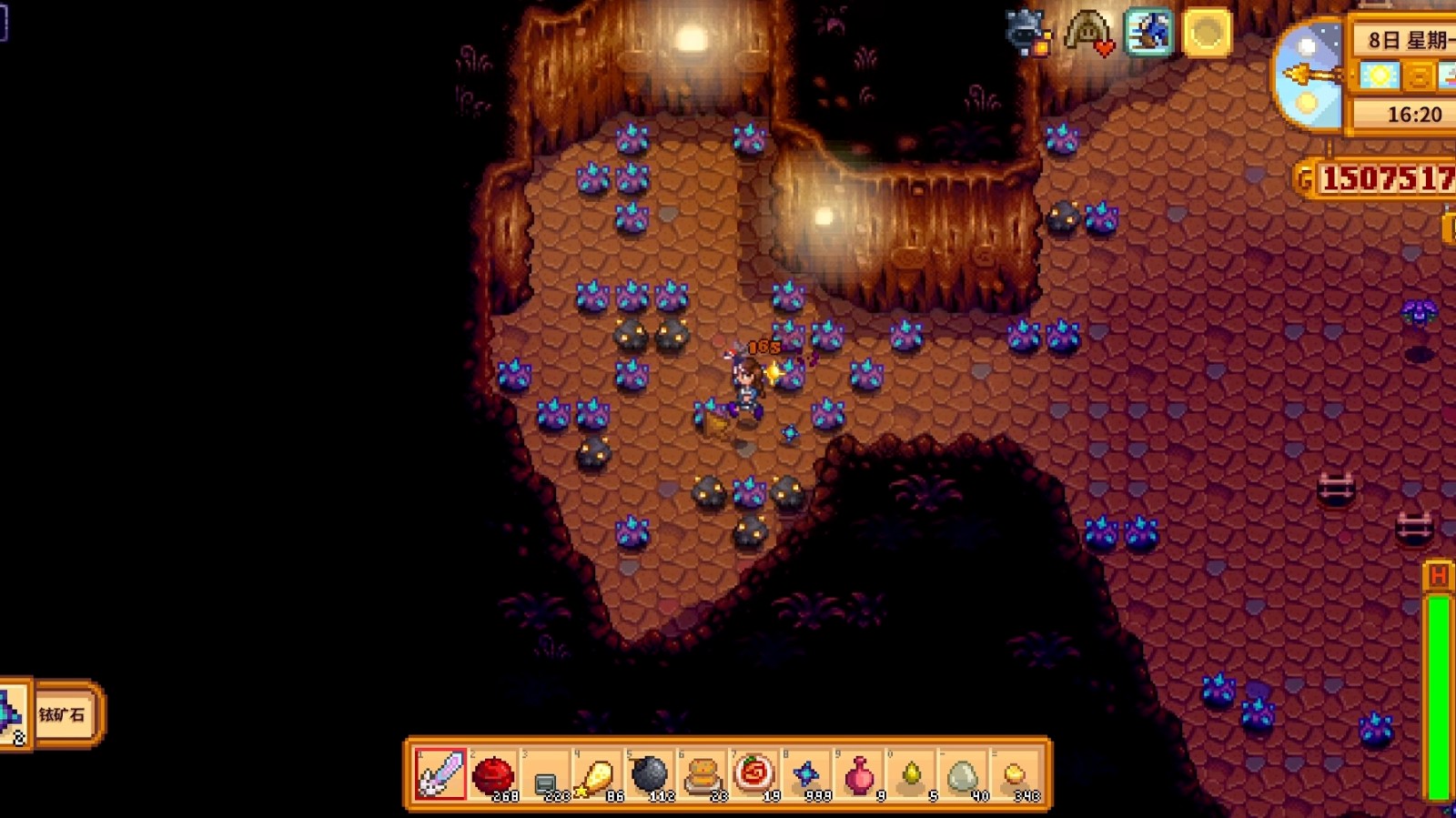
Task: Select the red fruit stack of 268
Action: tap(493, 774)
